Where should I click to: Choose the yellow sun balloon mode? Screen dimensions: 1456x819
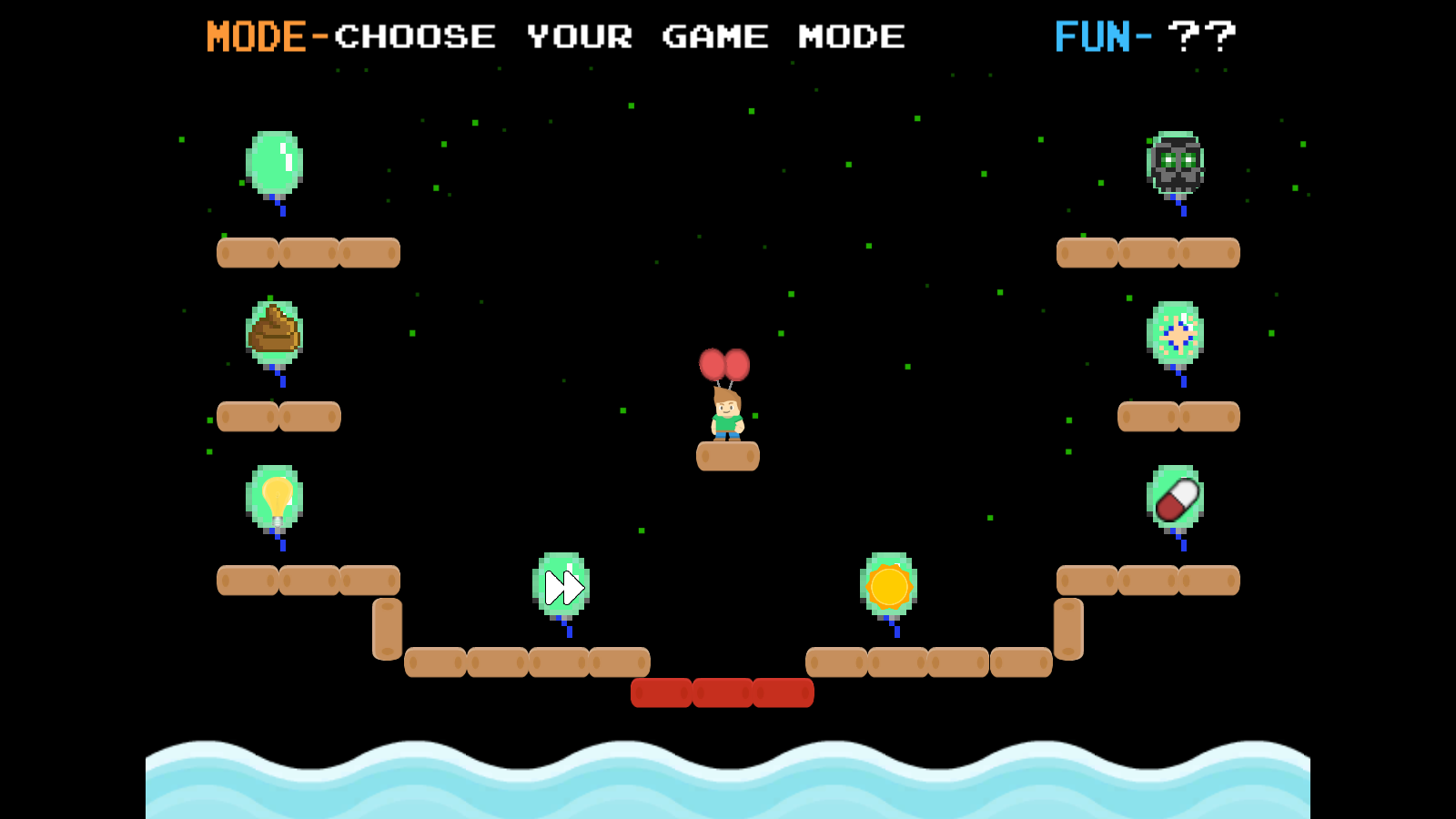(x=888, y=585)
